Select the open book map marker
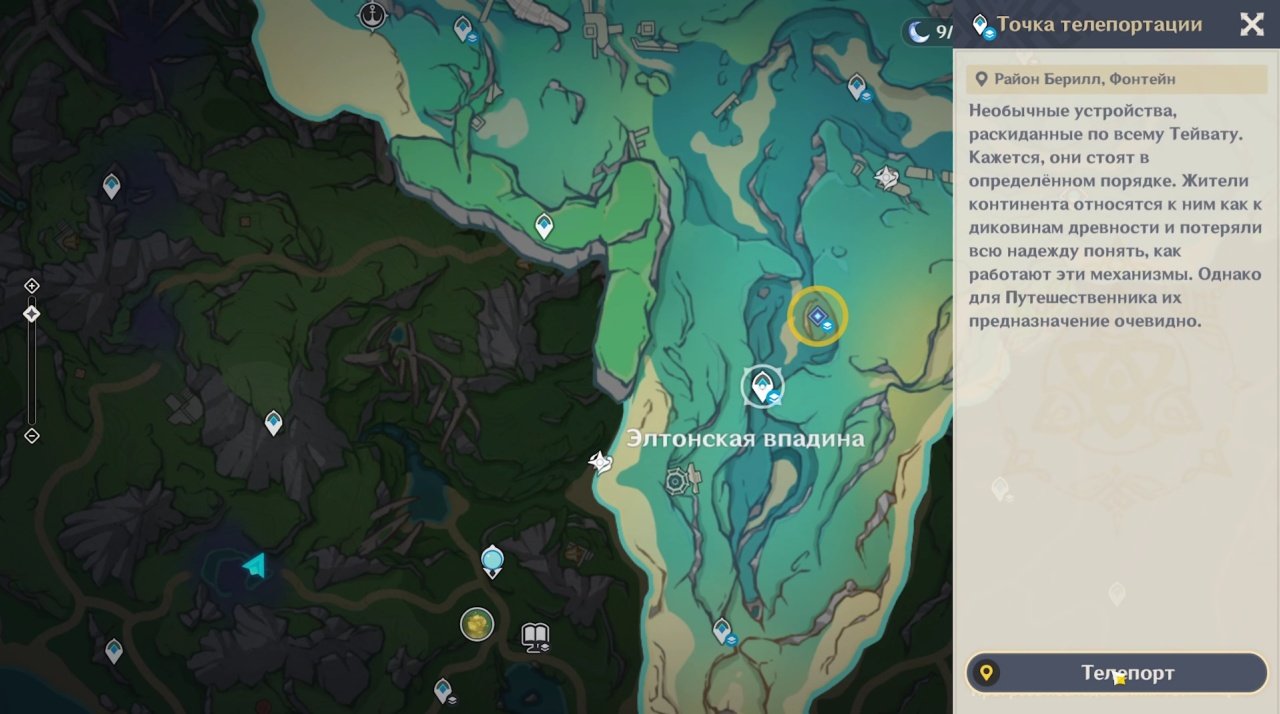 [535, 635]
